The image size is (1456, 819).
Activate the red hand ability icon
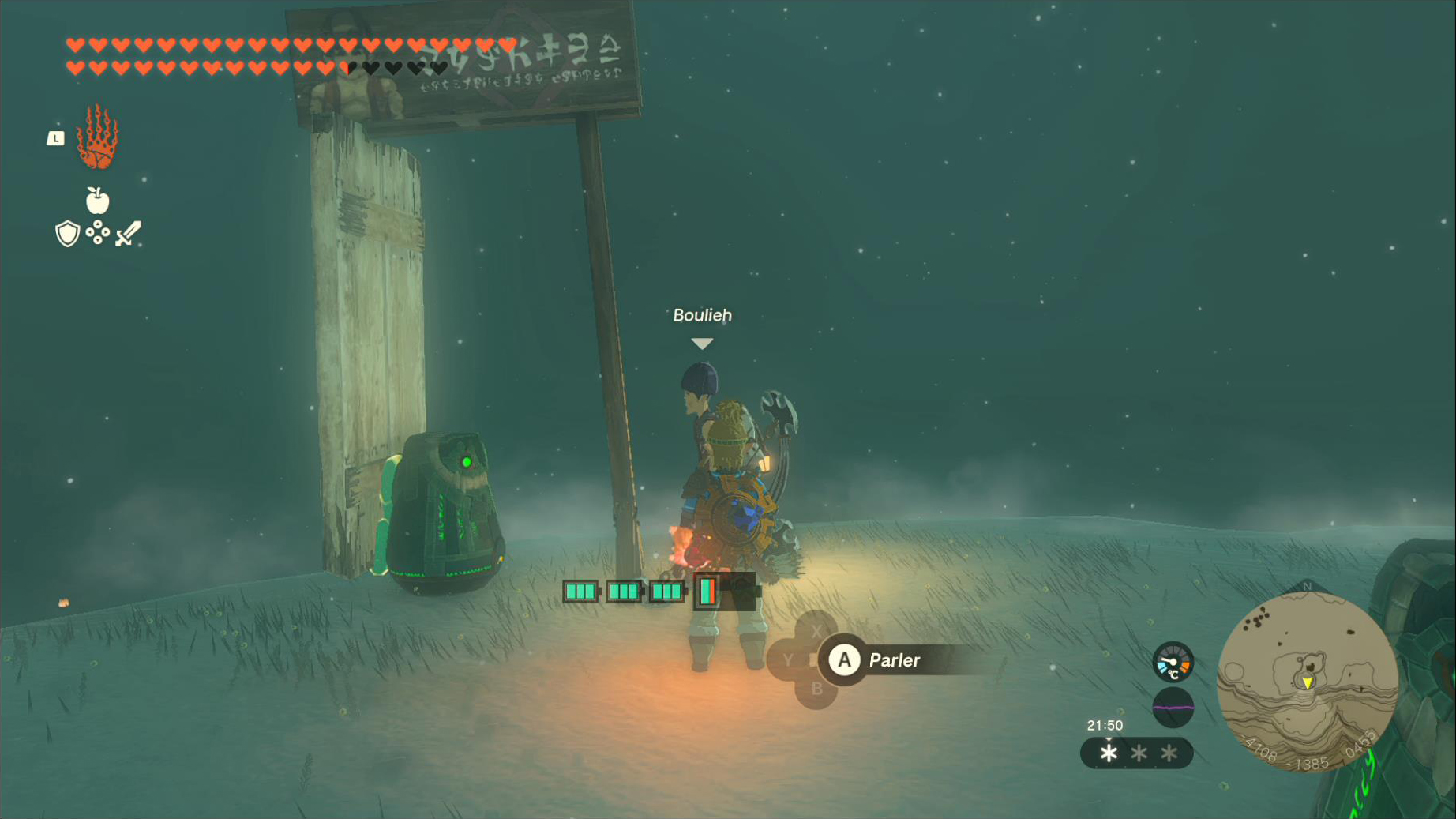click(x=97, y=138)
